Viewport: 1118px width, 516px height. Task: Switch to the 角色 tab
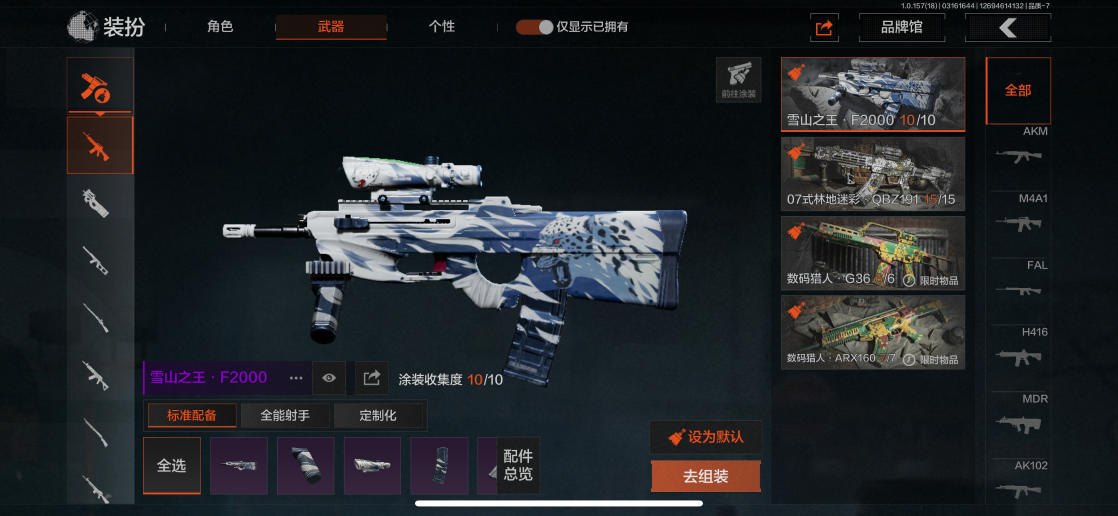(219, 27)
